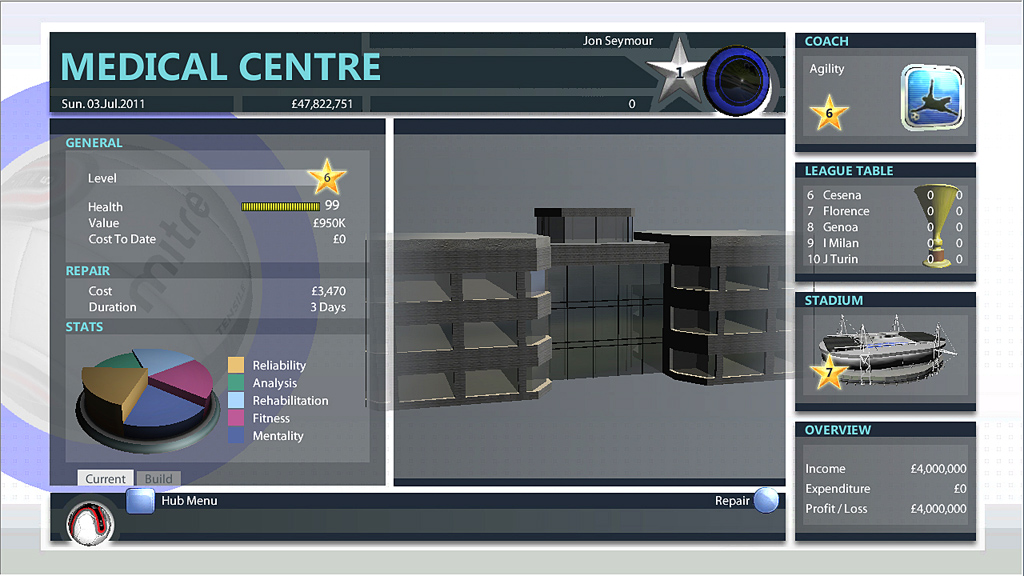1024x576 pixels.
Task: Click the club badge beside the manager name
Action: [x=737, y=80]
